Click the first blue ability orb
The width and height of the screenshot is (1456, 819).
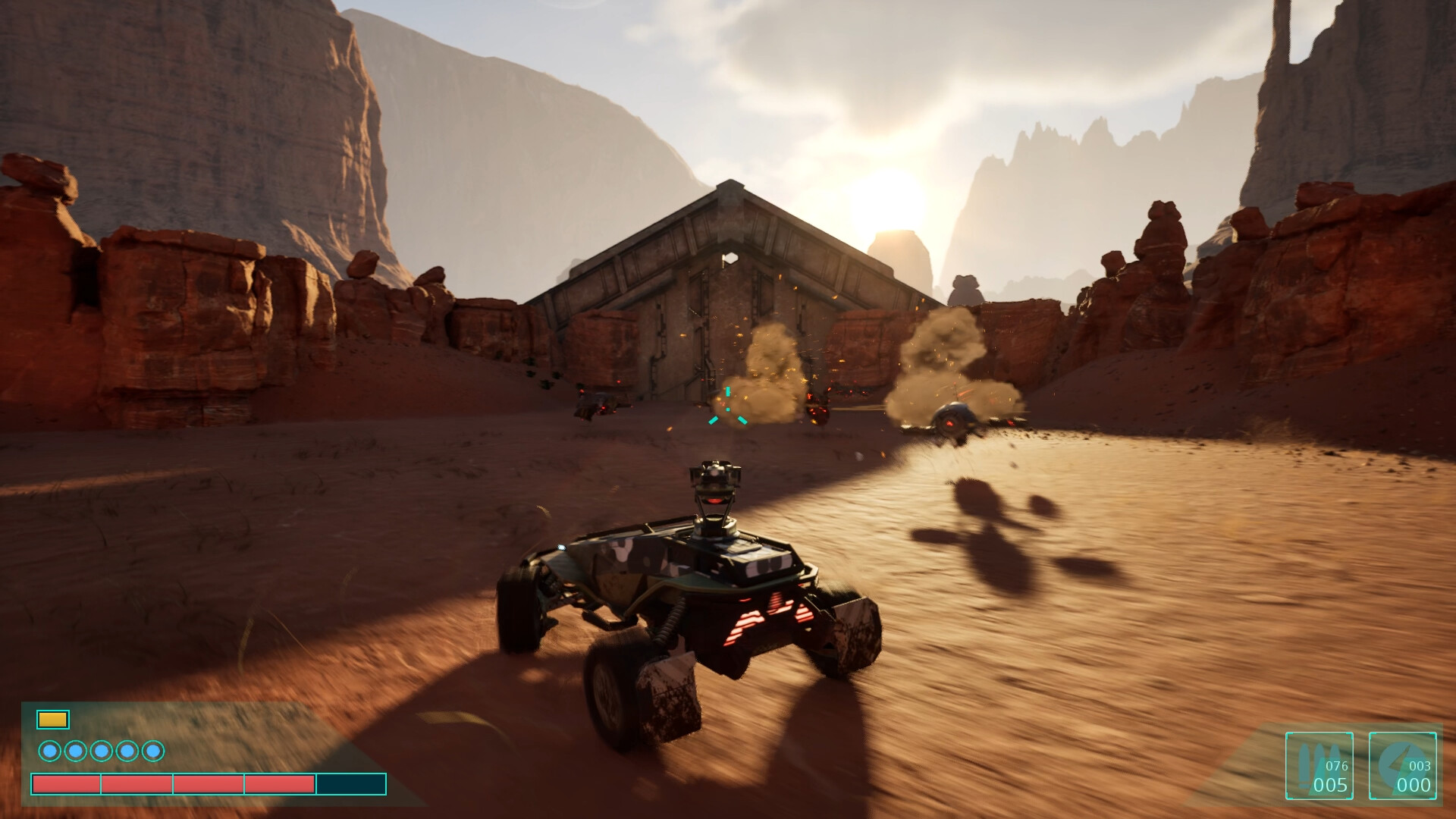point(52,752)
